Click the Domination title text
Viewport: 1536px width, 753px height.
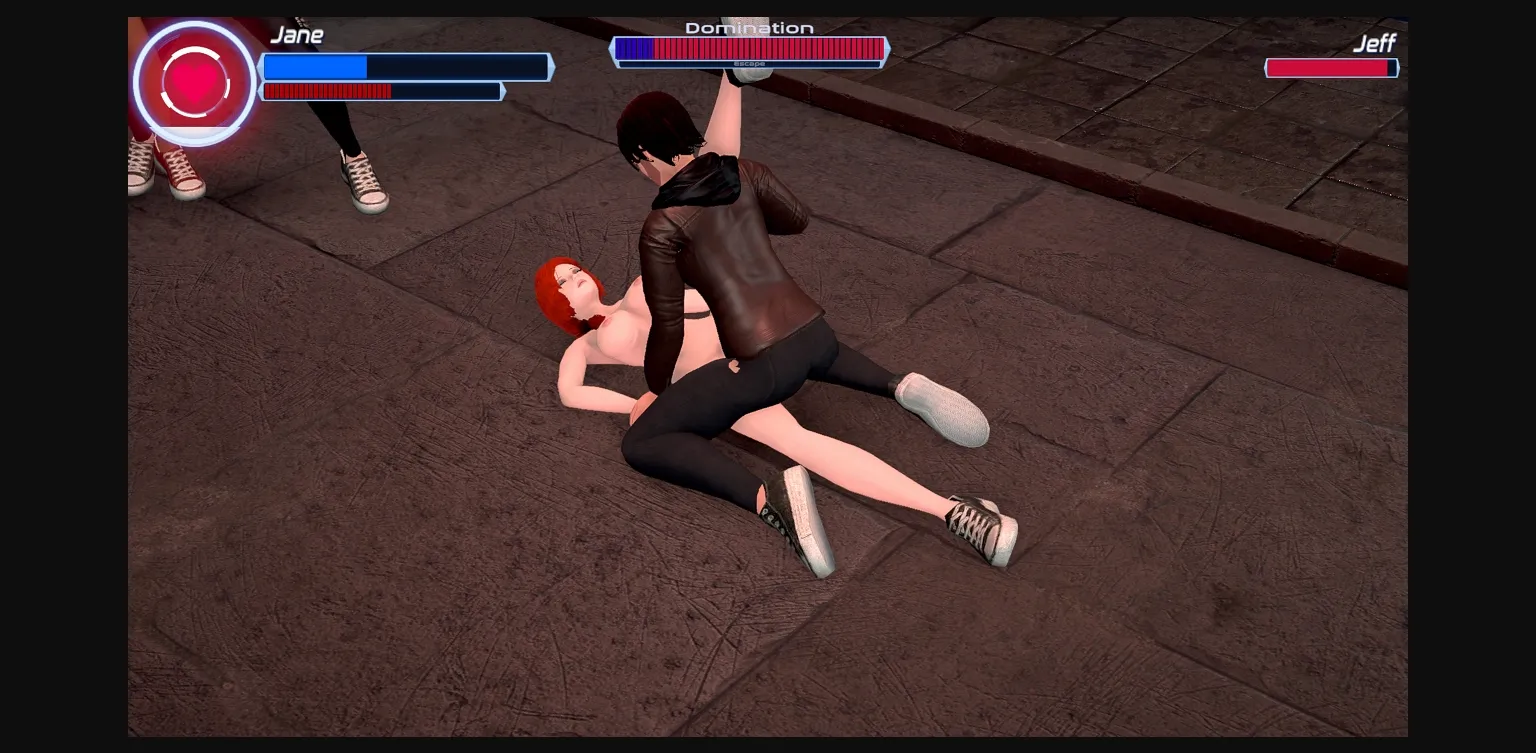(750, 27)
